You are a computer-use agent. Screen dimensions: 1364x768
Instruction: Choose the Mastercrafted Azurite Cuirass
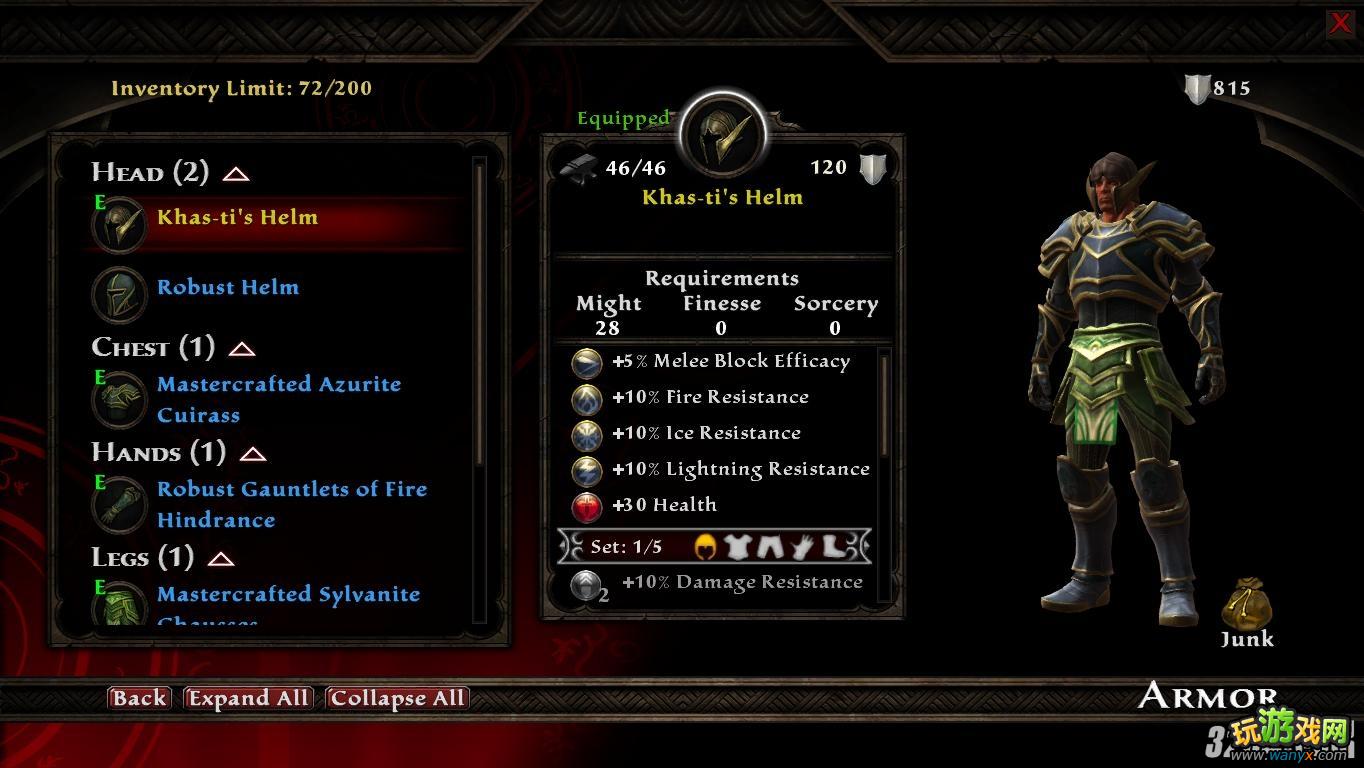pyautogui.click(x=278, y=399)
